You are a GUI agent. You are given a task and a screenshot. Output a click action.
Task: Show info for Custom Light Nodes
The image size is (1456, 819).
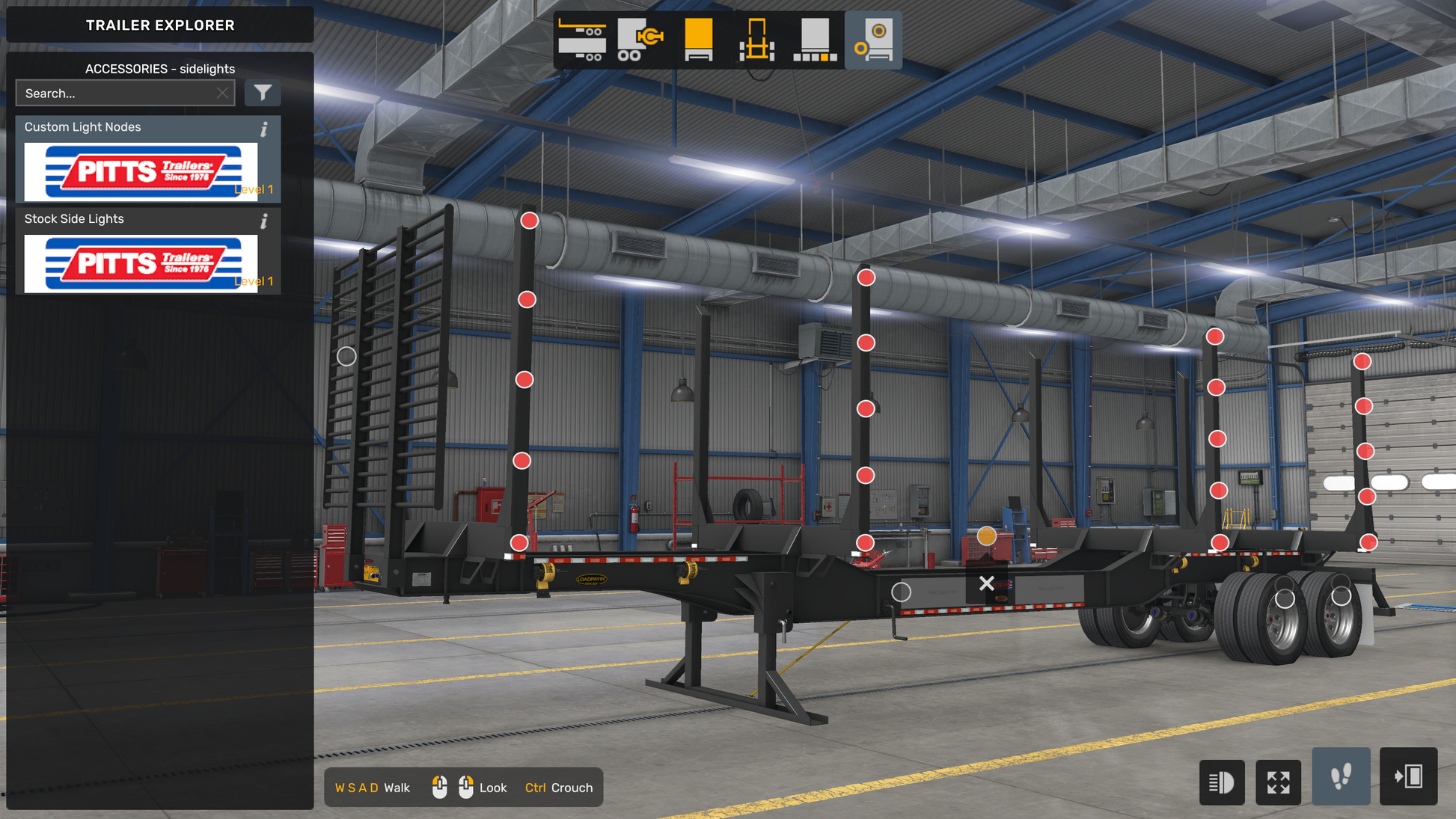click(264, 129)
